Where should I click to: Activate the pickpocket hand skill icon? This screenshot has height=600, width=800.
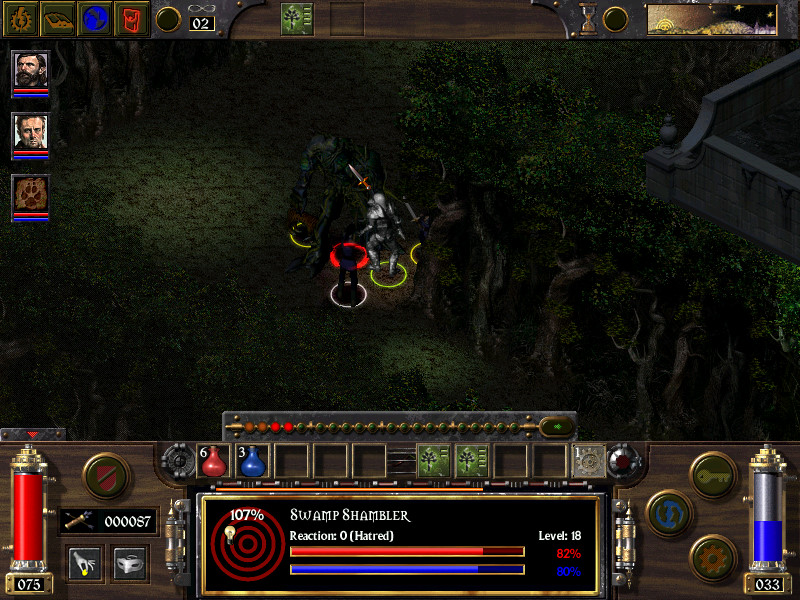point(84,562)
